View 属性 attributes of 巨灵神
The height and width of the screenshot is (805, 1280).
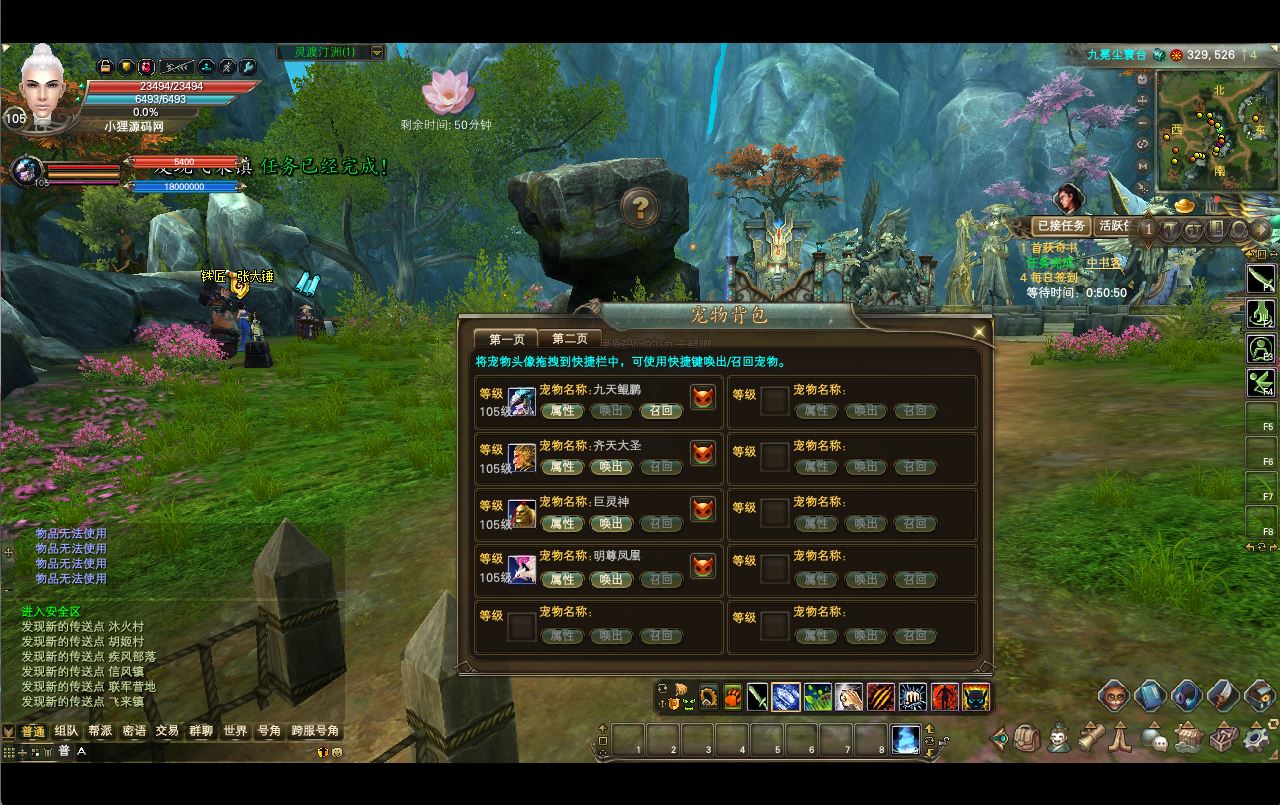[x=562, y=523]
